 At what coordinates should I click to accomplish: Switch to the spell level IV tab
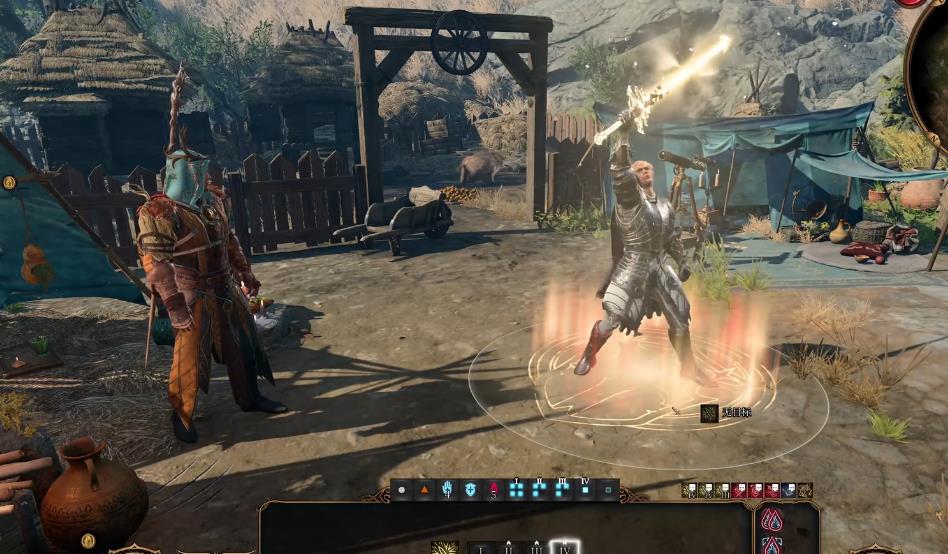click(565, 548)
